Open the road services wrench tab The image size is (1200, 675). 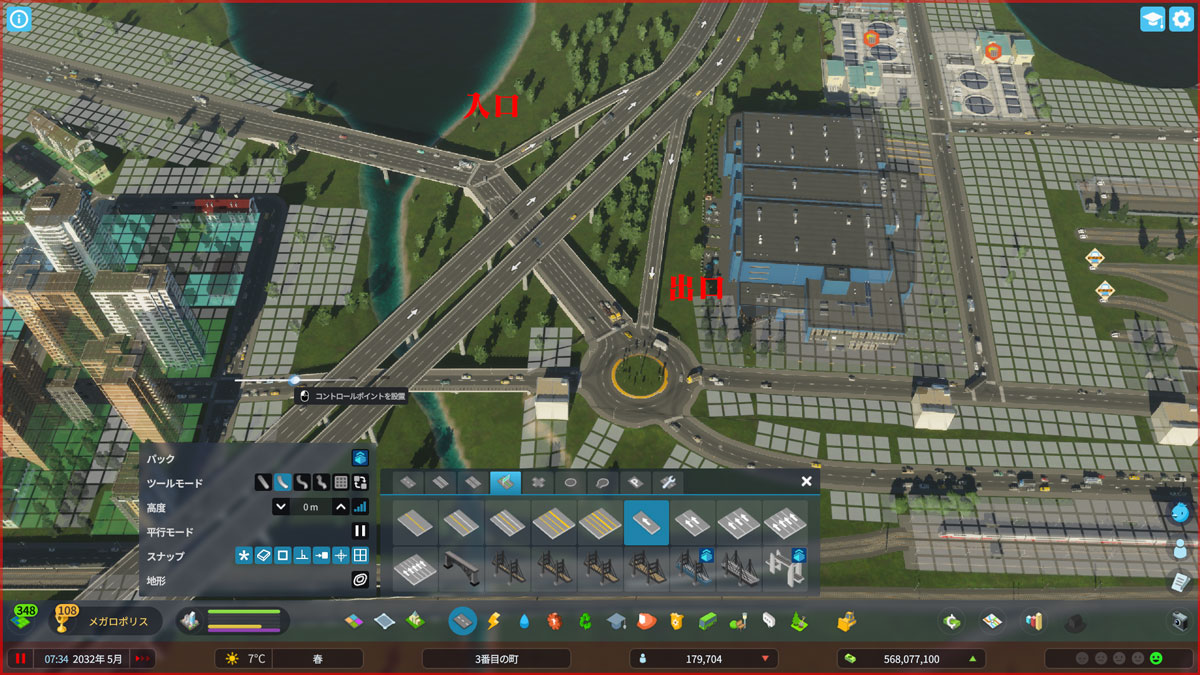click(x=668, y=482)
